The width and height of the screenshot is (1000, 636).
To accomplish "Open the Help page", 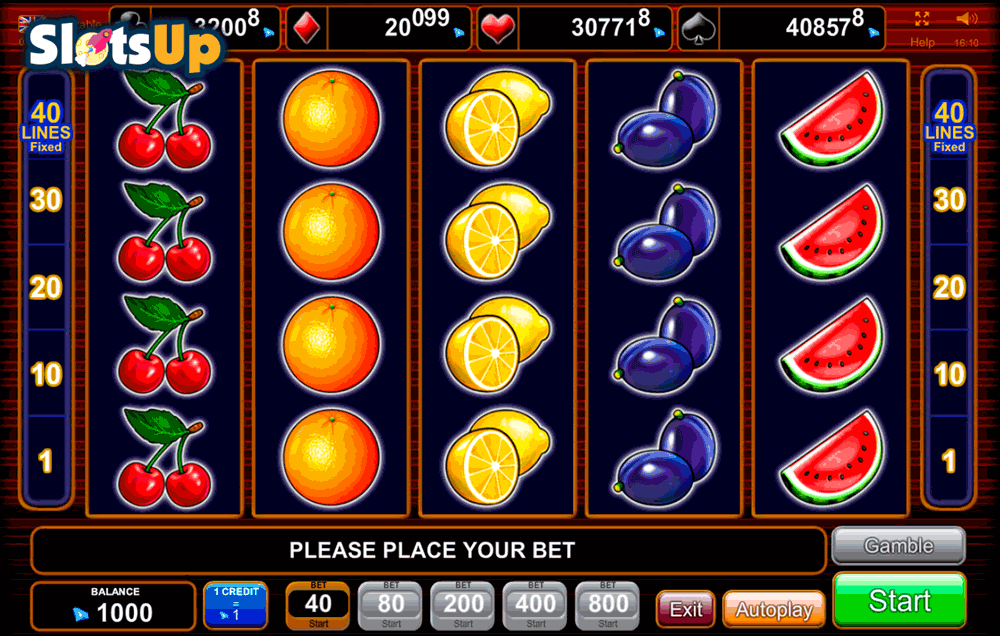I will [x=922, y=43].
